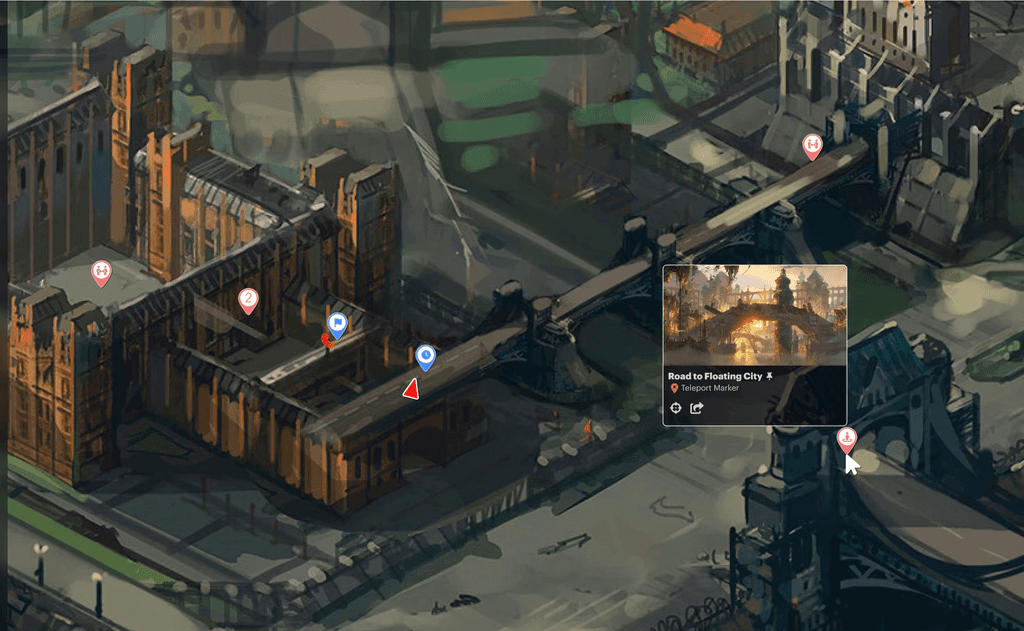Image resolution: width=1024 pixels, height=631 pixels.
Task: Click the Road to Floating City title
Action: (715, 376)
